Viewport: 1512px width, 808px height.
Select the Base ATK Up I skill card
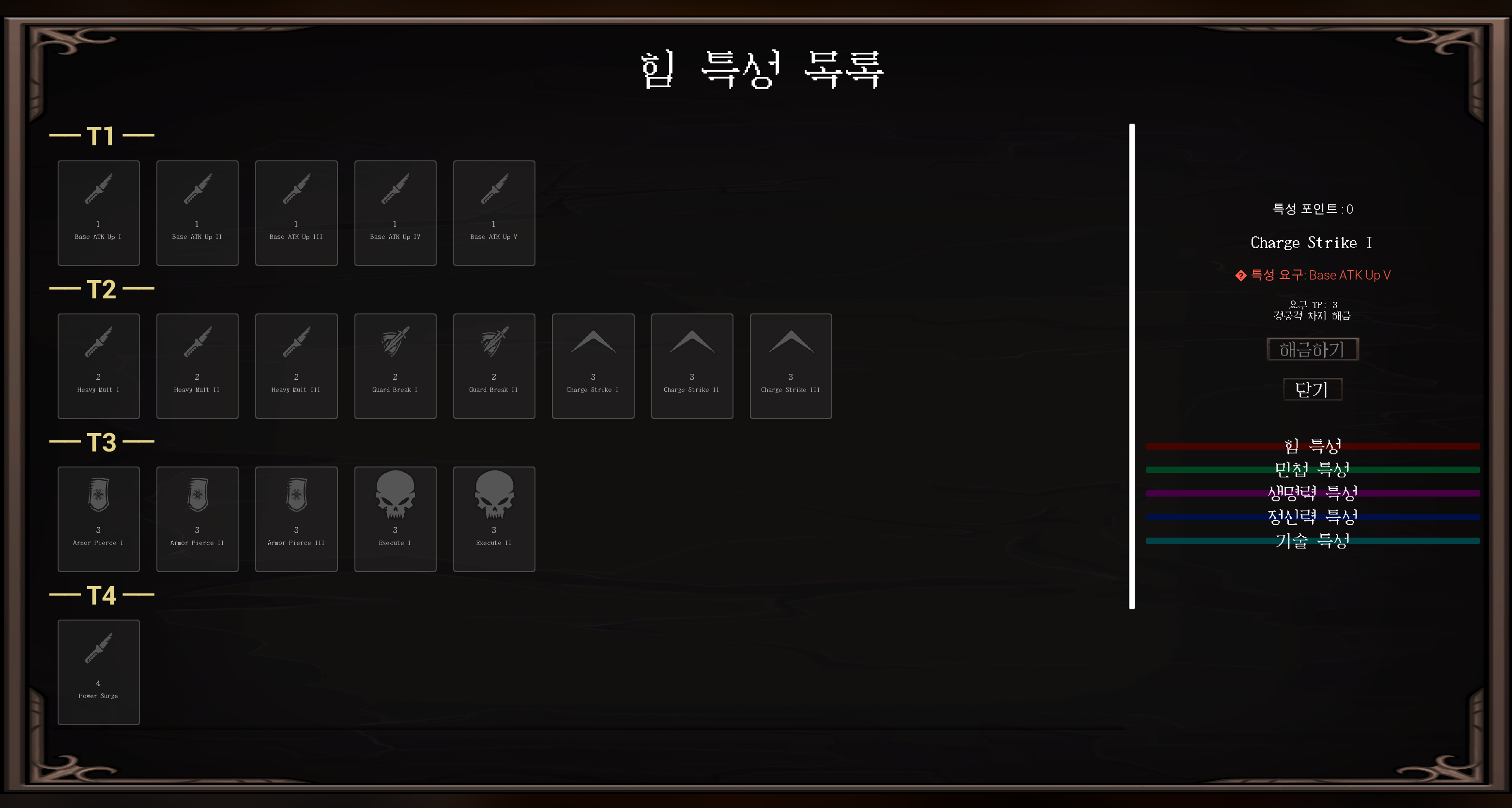tap(98, 213)
